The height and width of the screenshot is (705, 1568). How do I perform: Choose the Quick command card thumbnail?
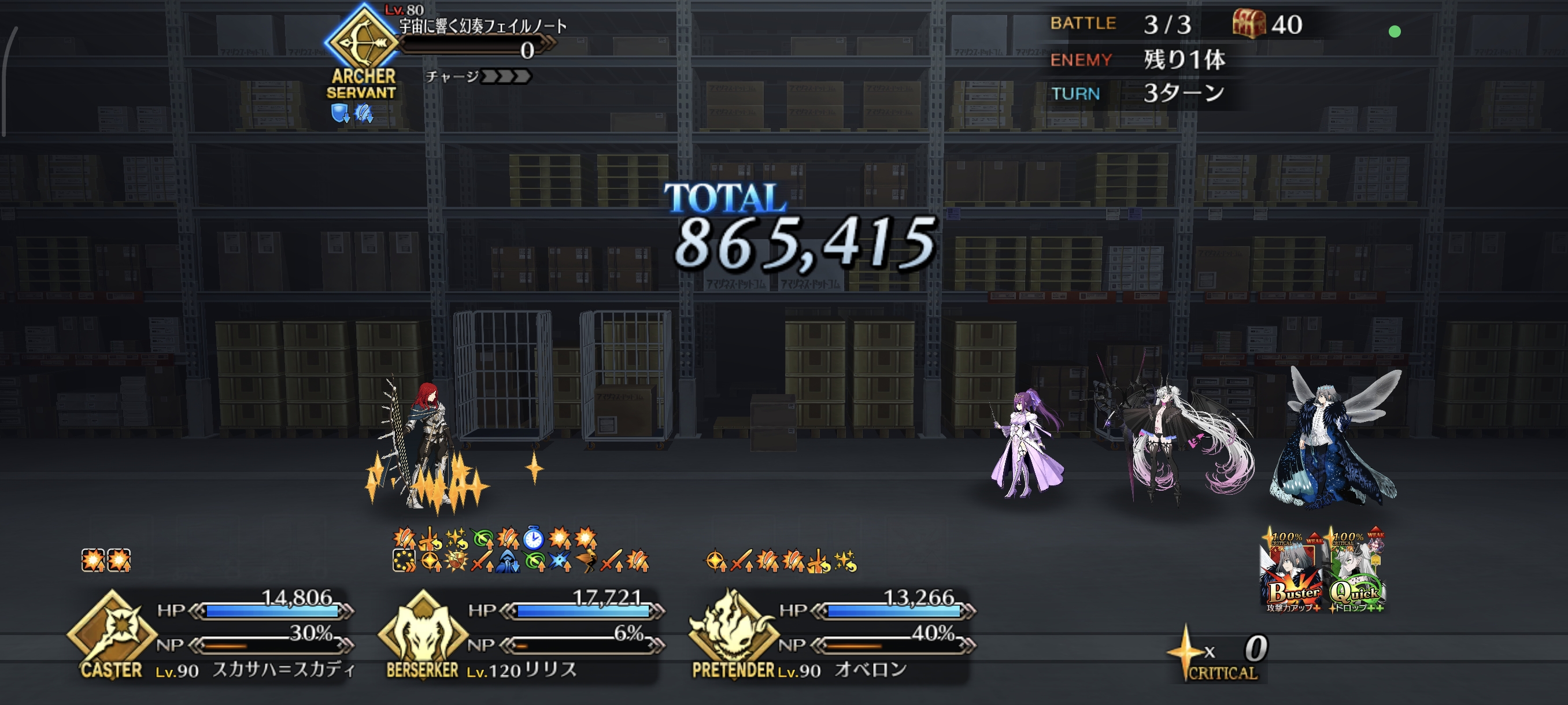(1357, 572)
